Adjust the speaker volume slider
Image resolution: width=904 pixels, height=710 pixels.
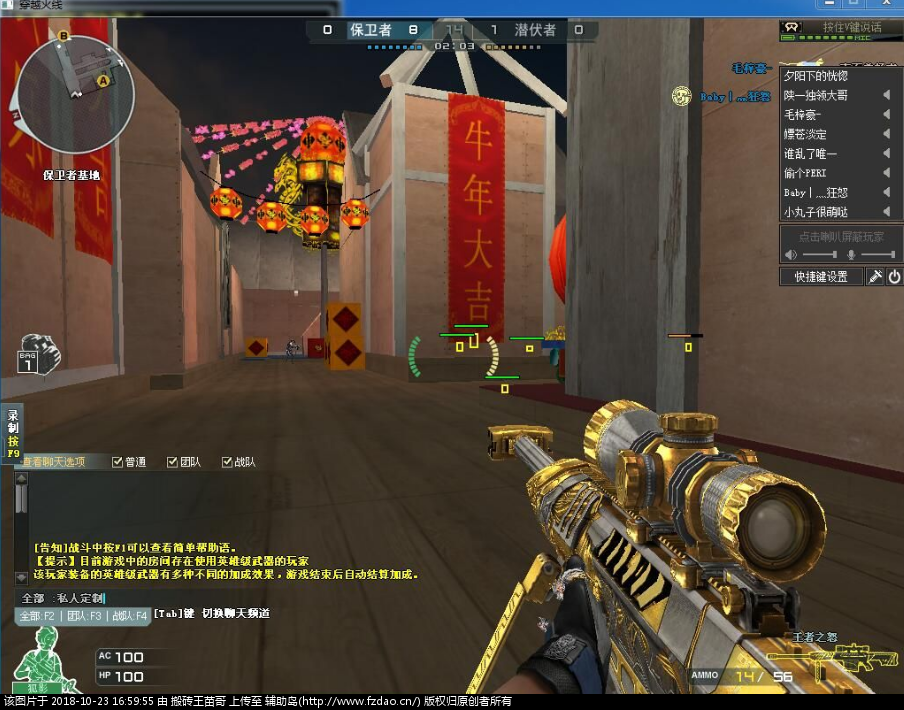(x=819, y=255)
